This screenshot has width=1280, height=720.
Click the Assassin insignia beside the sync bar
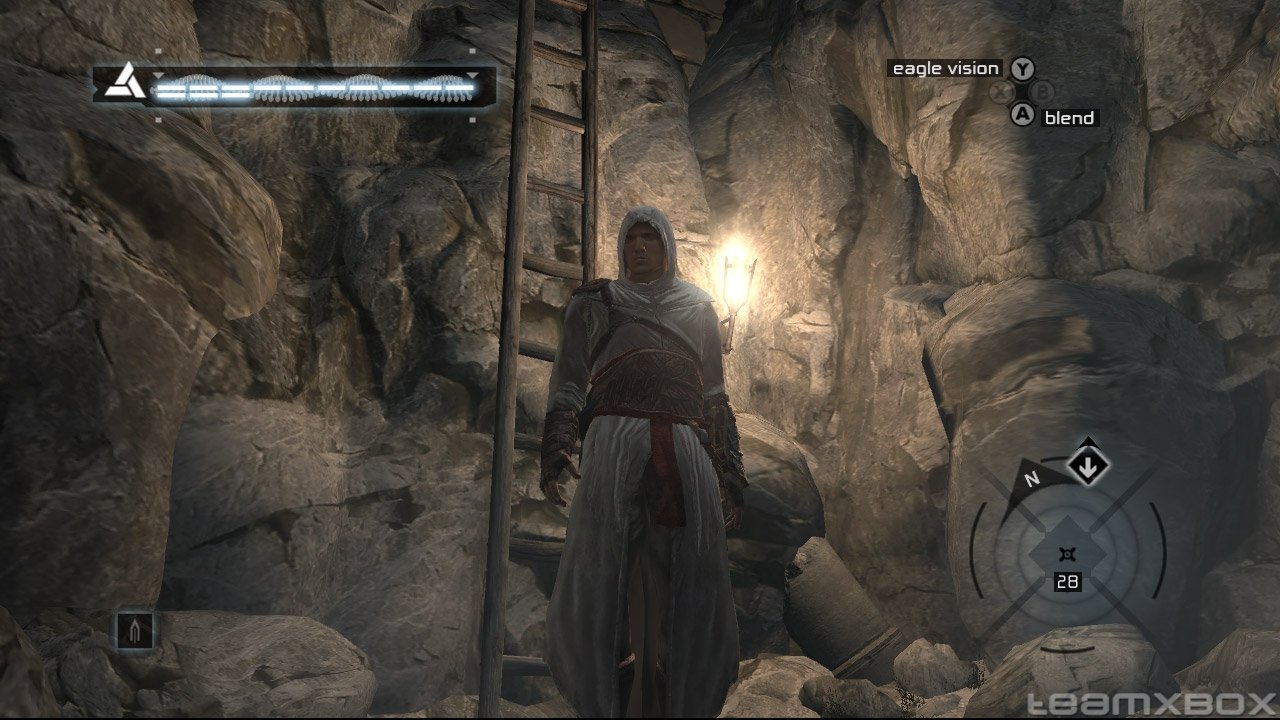(x=126, y=81)
